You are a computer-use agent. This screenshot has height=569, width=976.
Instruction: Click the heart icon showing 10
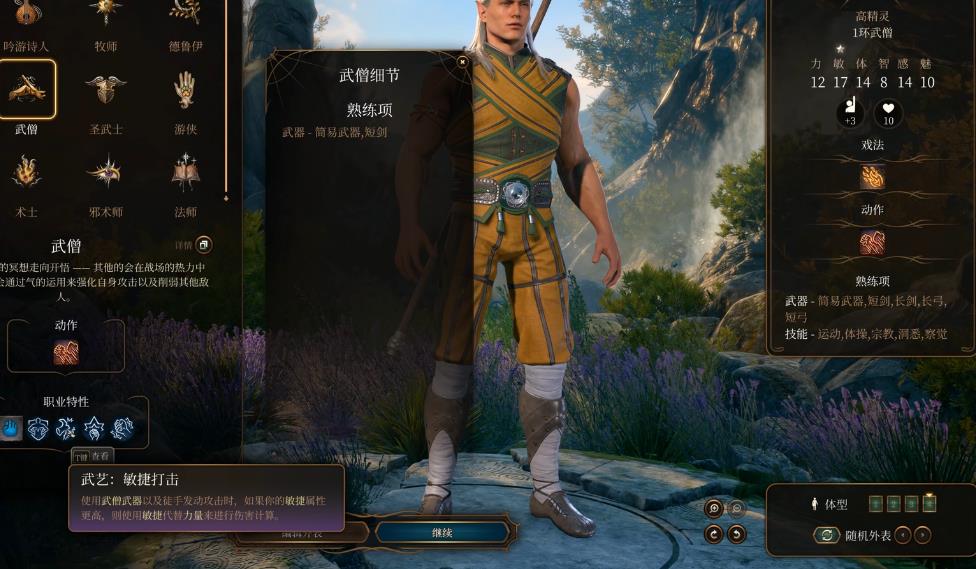point(888,113)
